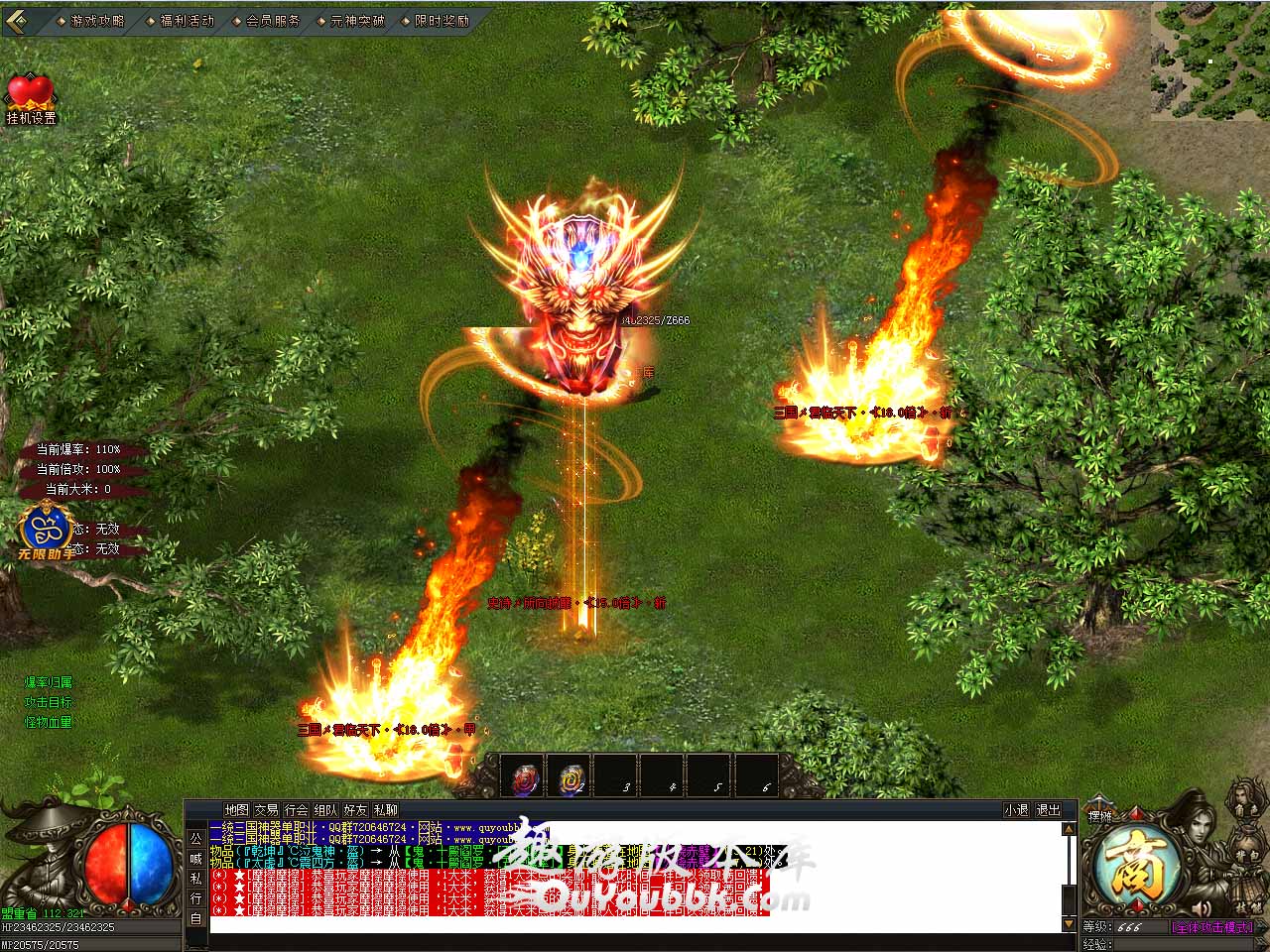
Task: Open the 地图 map tab
Action: tap(236, 810)
